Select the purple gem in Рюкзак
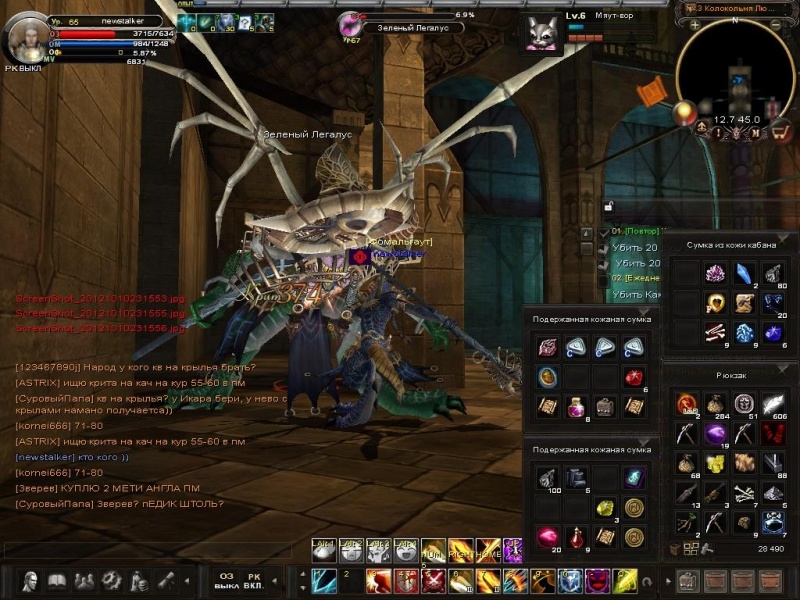The image size is (800, 600). (714, 433)
